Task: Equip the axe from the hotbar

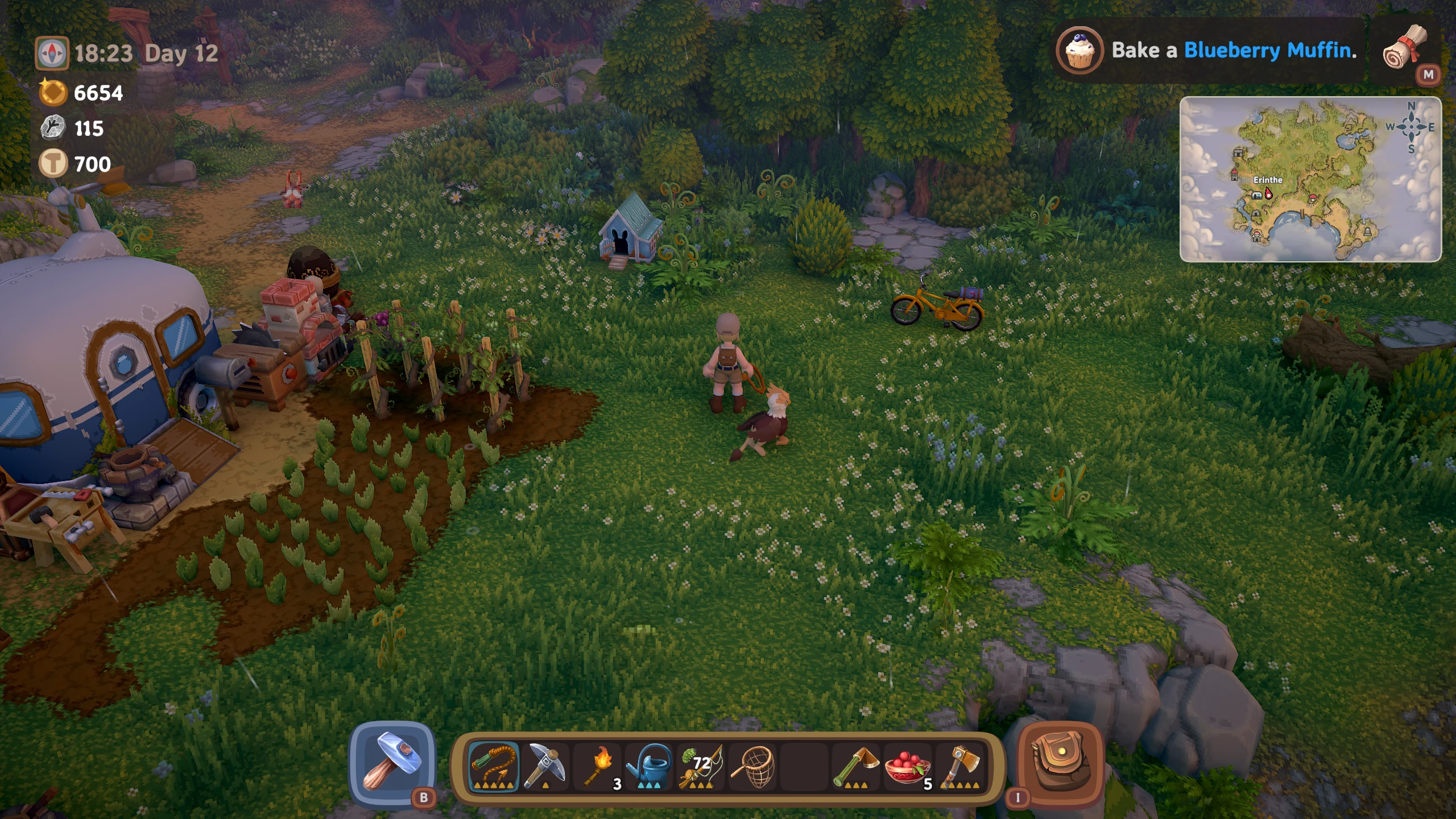Action: pos(961,766)
